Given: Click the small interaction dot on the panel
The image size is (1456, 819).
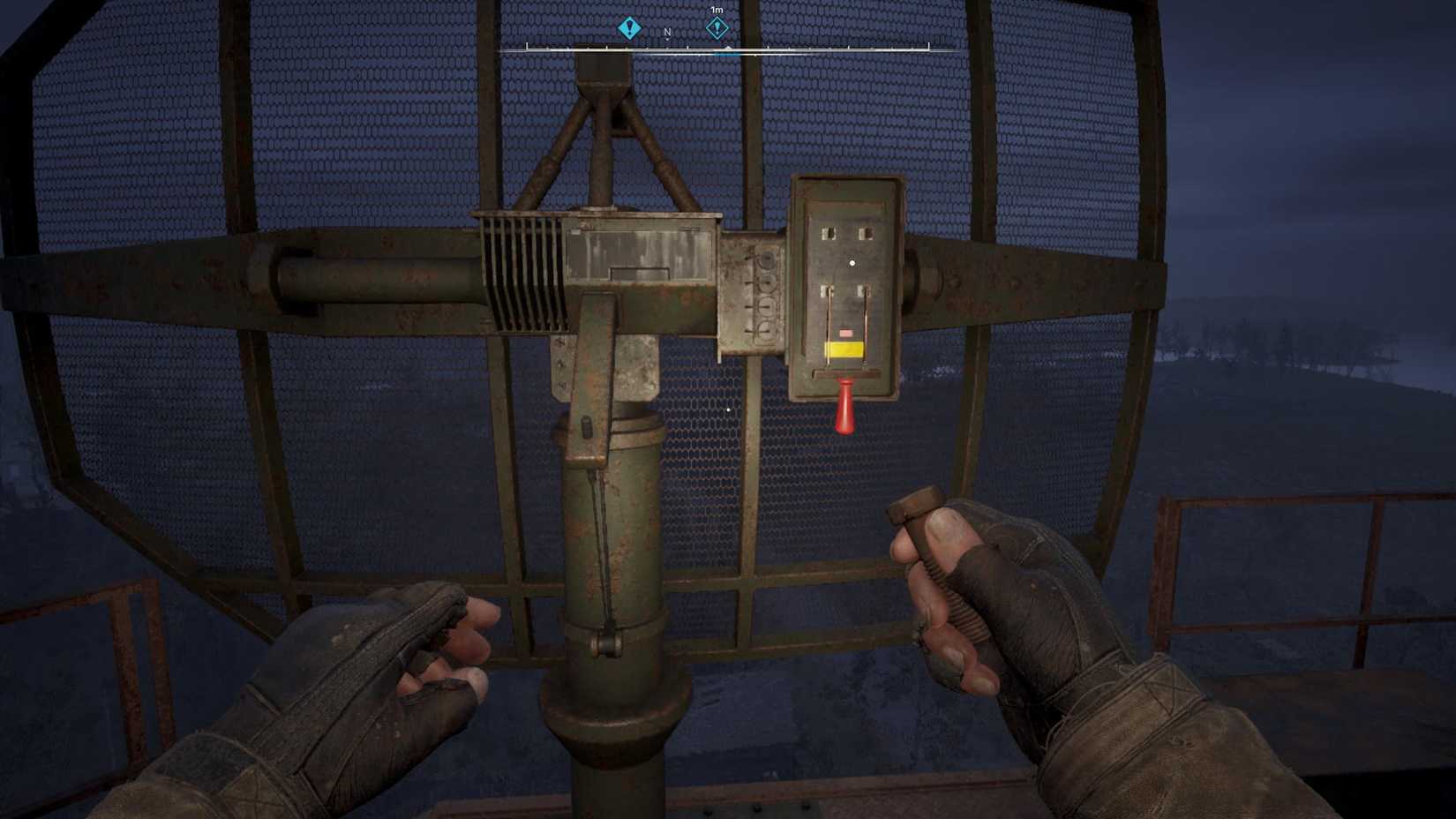Looking at the screenshot, I should click(852, 262).
